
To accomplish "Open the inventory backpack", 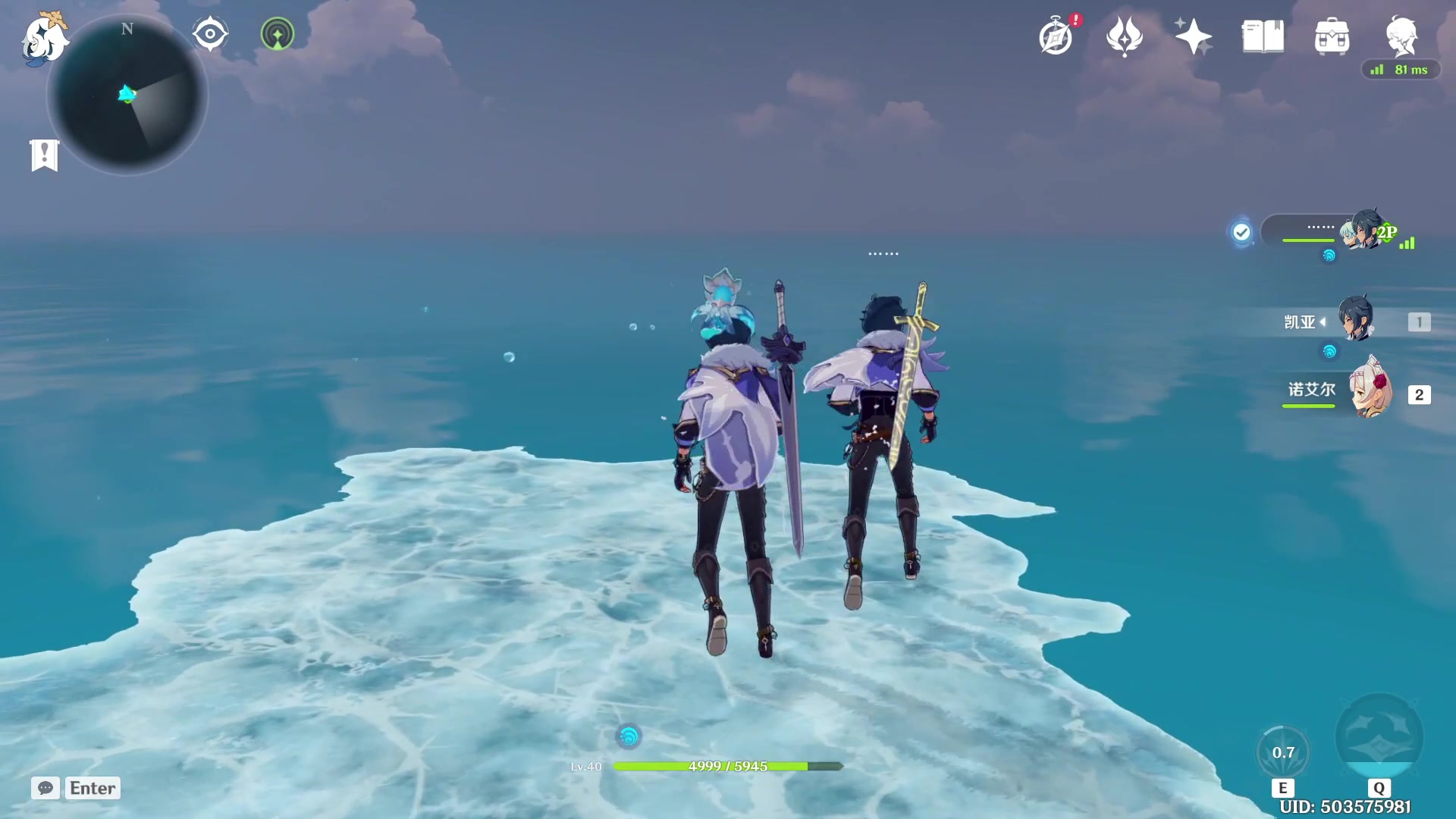I will pos(1332,36).
